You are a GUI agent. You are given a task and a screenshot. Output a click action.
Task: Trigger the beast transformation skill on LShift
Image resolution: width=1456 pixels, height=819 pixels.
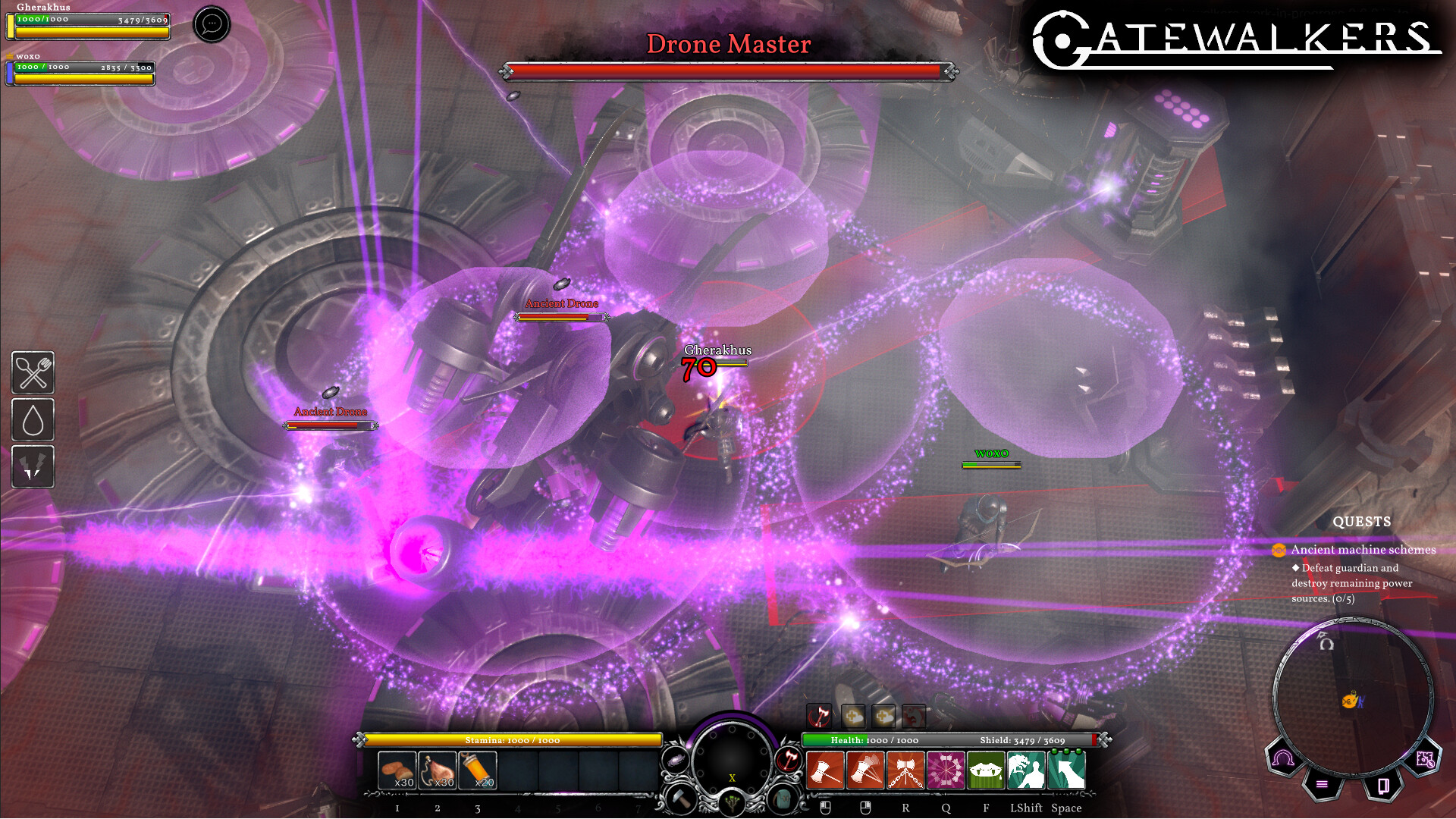pyautogui.click(x=1028, y=770)
